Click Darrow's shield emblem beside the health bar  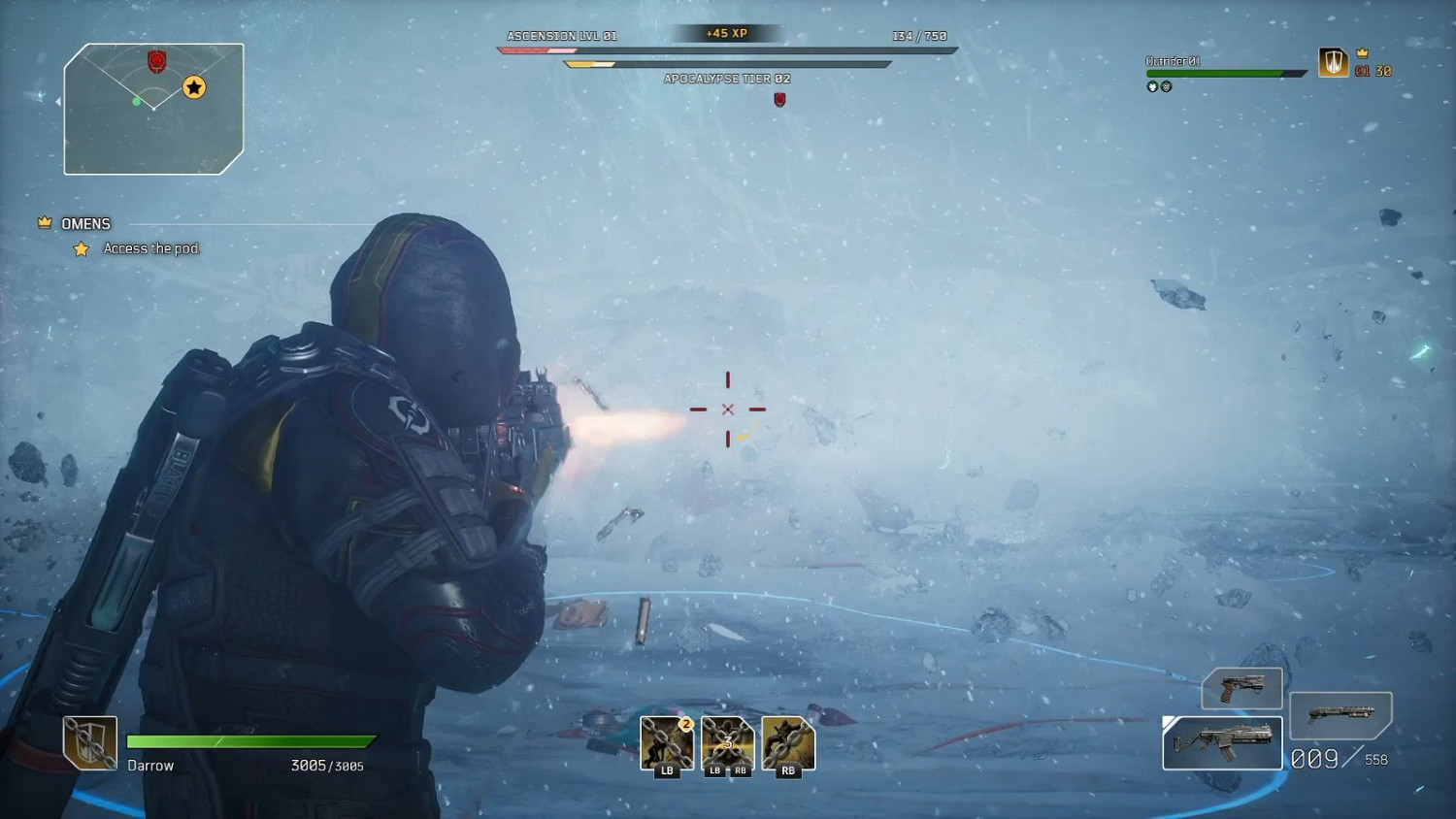coord(89,742)
